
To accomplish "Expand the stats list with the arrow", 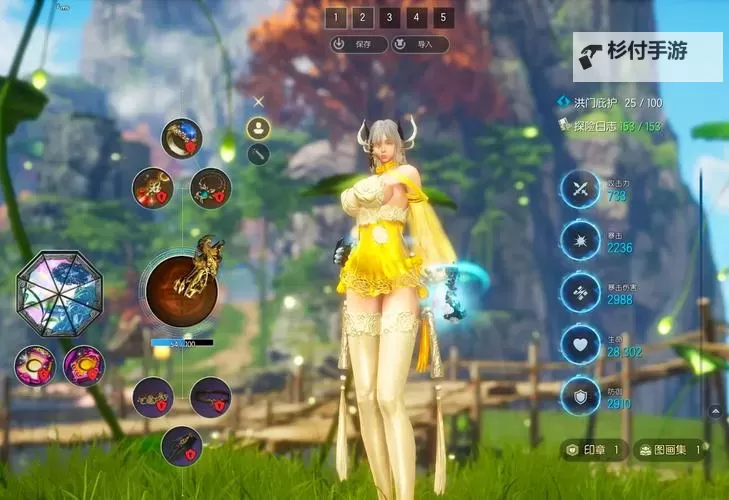I will coord(715,410).
